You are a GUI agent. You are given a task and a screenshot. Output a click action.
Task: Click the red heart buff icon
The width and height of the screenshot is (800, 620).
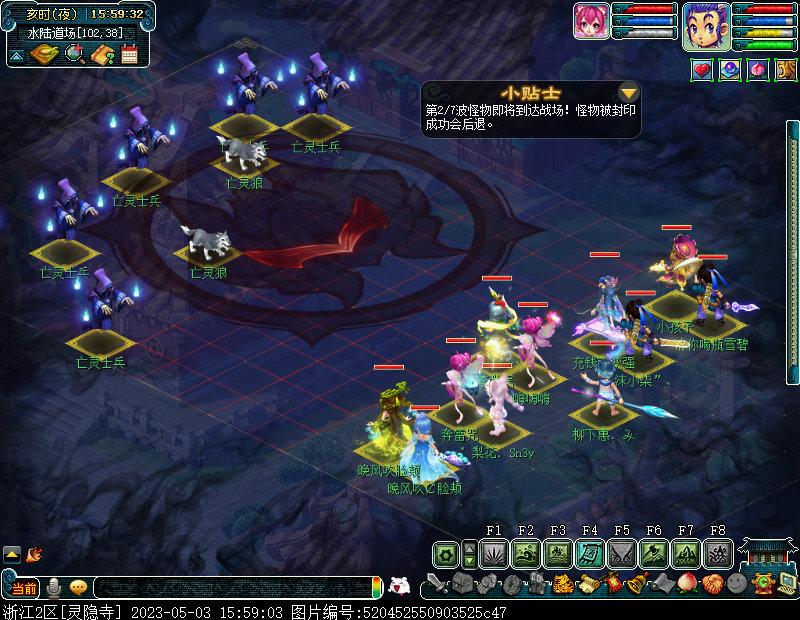click(702, 71)
